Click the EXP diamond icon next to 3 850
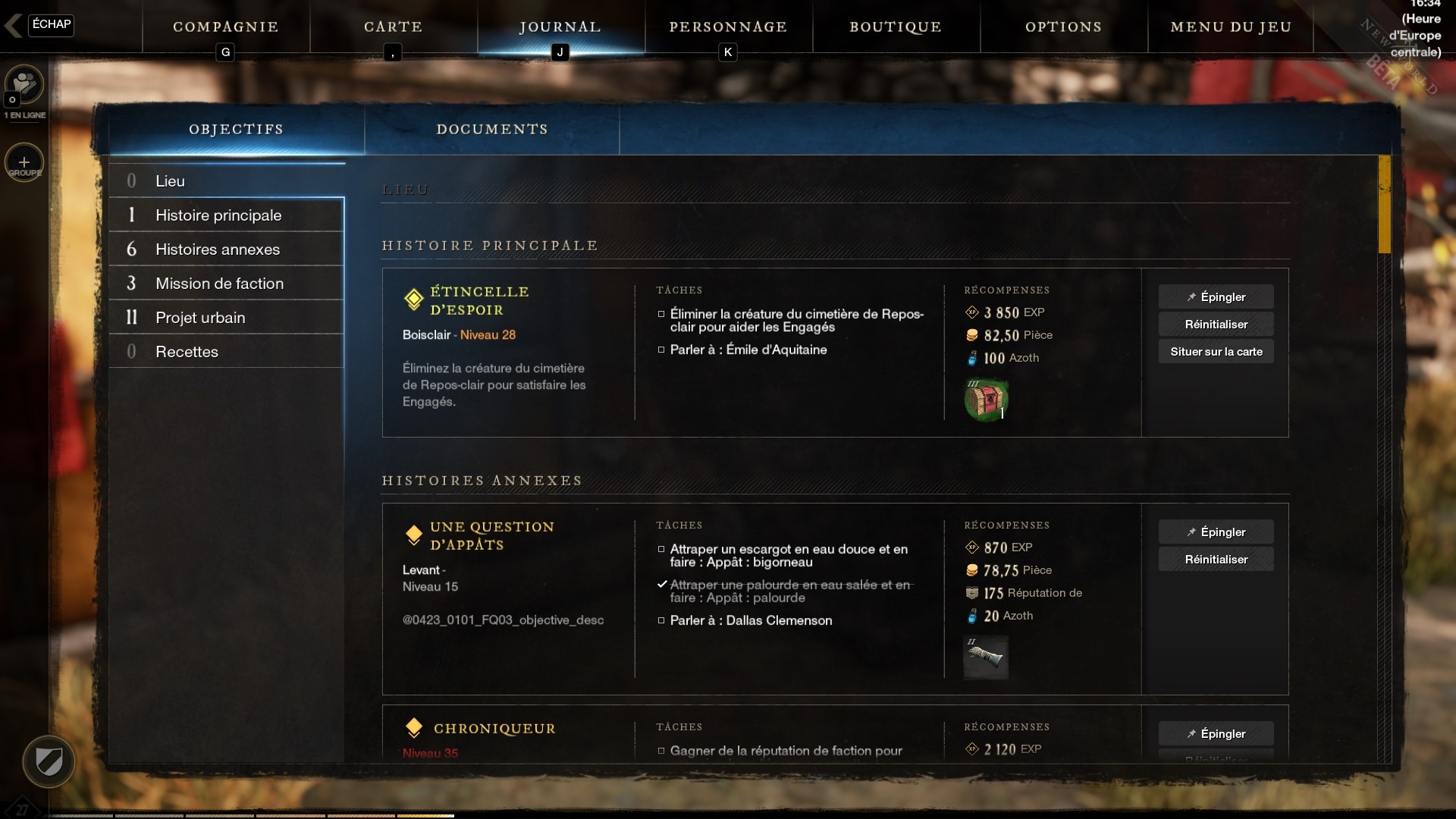 pyautogui.click(x=973, y=312)
